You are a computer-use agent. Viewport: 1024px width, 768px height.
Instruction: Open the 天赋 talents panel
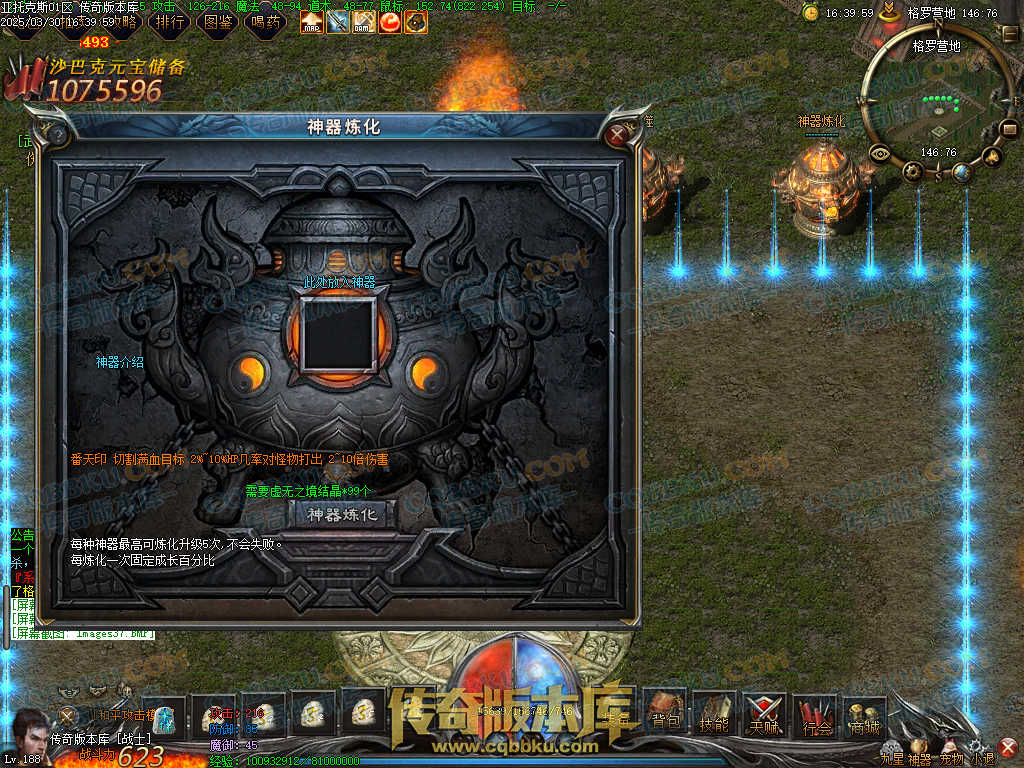(765, 714)
